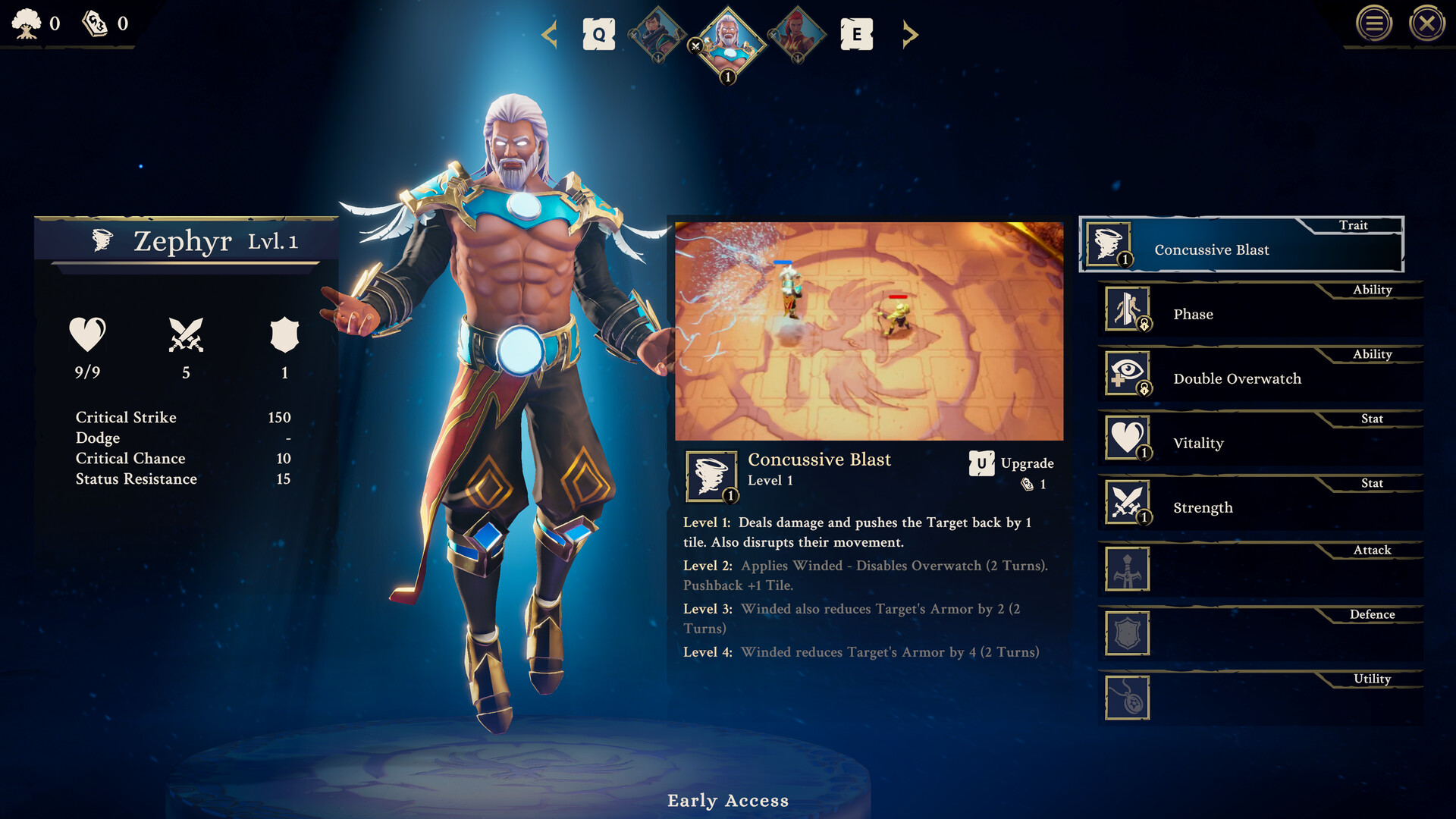Viewport: 1456px width, 819px height.
Task: Click the right navigation arrow
Action: click(x=910, y=35)
